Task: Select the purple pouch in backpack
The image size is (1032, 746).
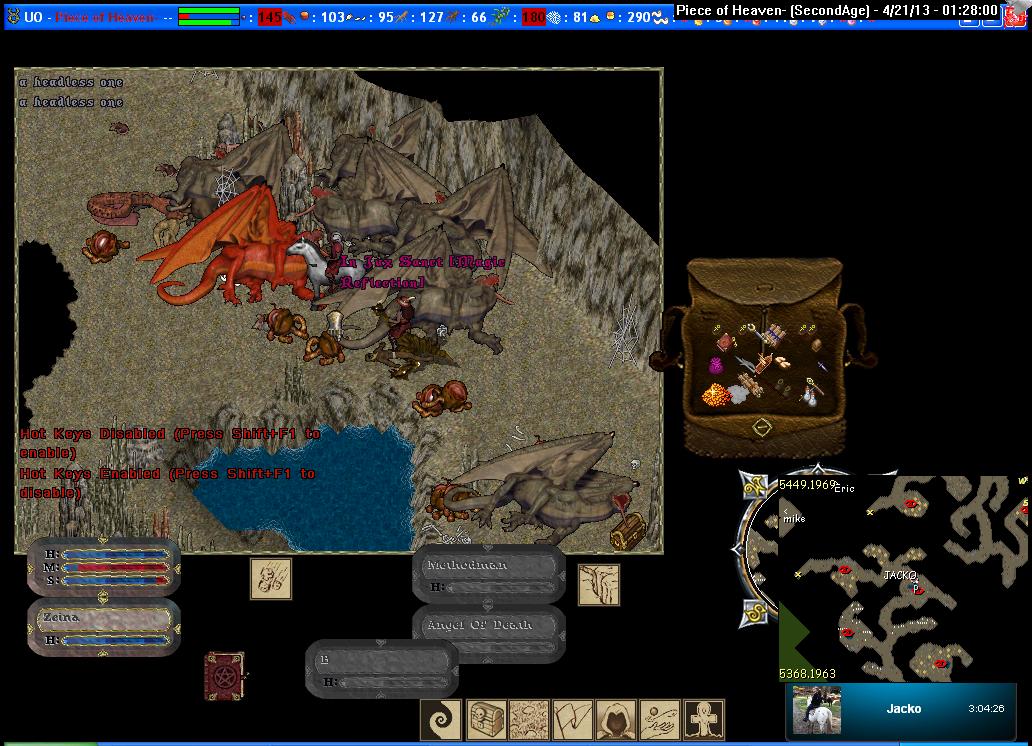Action: pos(717,366)
